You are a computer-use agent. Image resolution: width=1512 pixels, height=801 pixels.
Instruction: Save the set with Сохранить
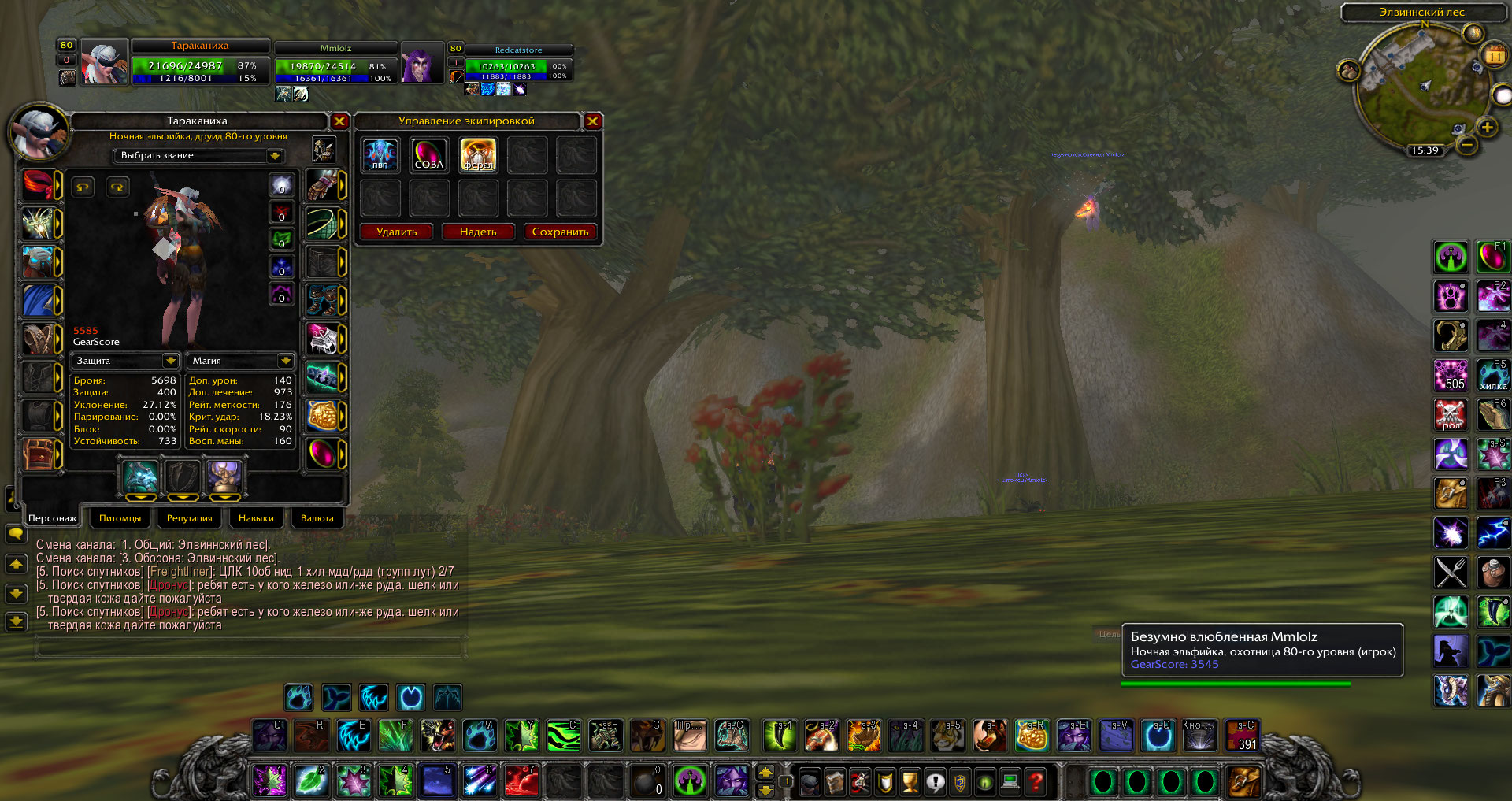click(560, 232)
